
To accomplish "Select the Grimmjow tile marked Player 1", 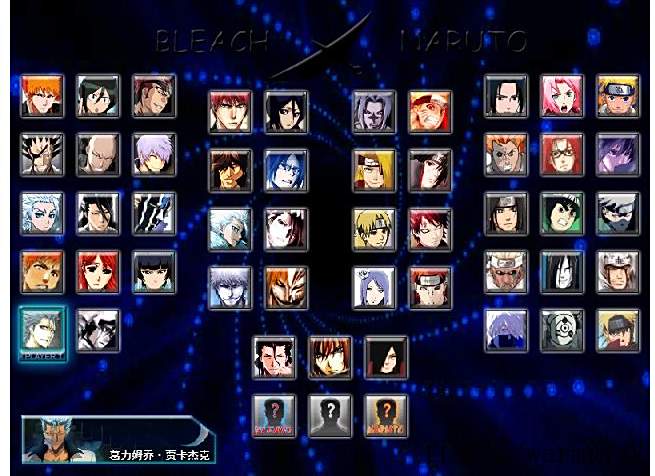I will pos(42,330).
